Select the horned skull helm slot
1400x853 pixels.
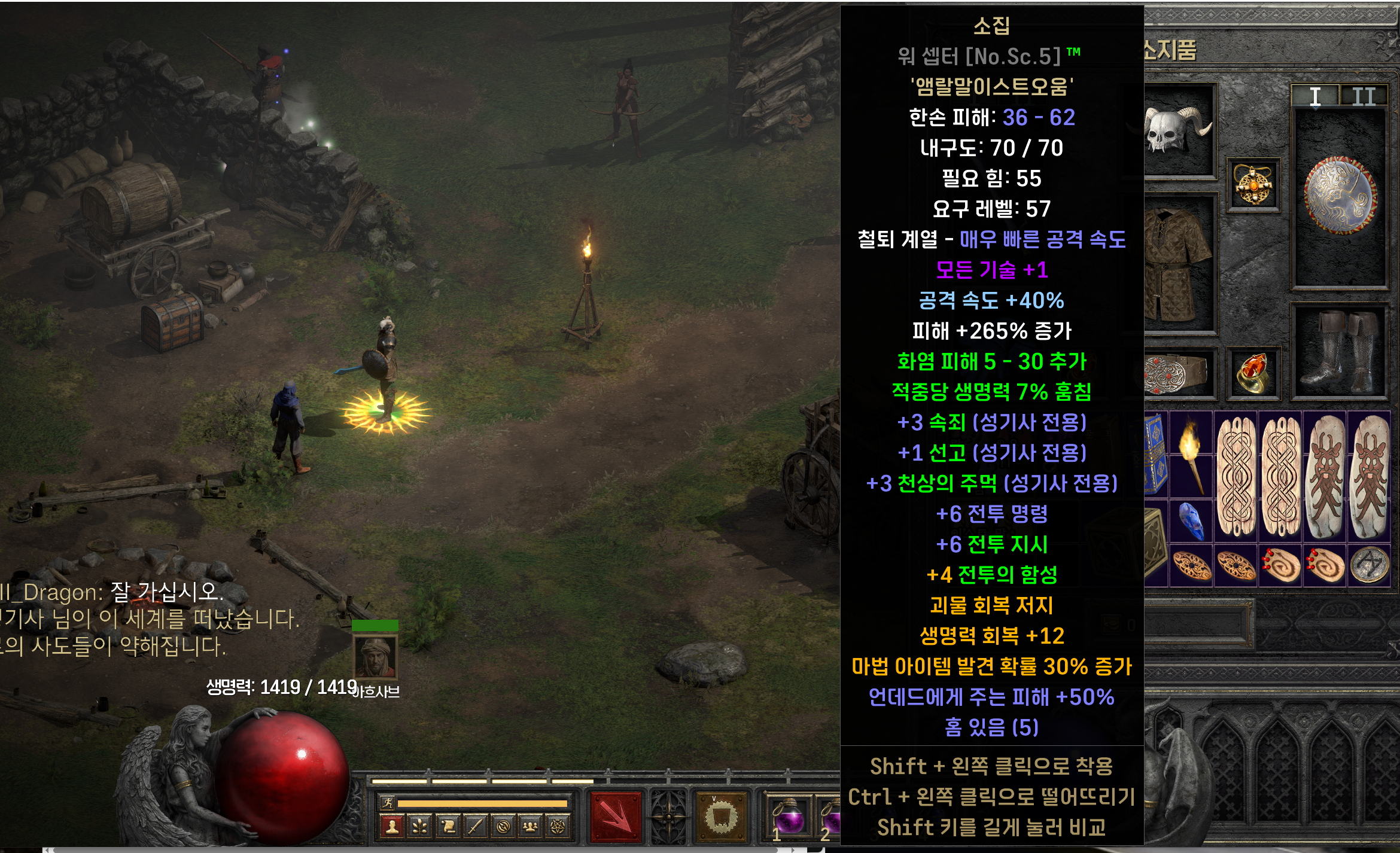1176,130
